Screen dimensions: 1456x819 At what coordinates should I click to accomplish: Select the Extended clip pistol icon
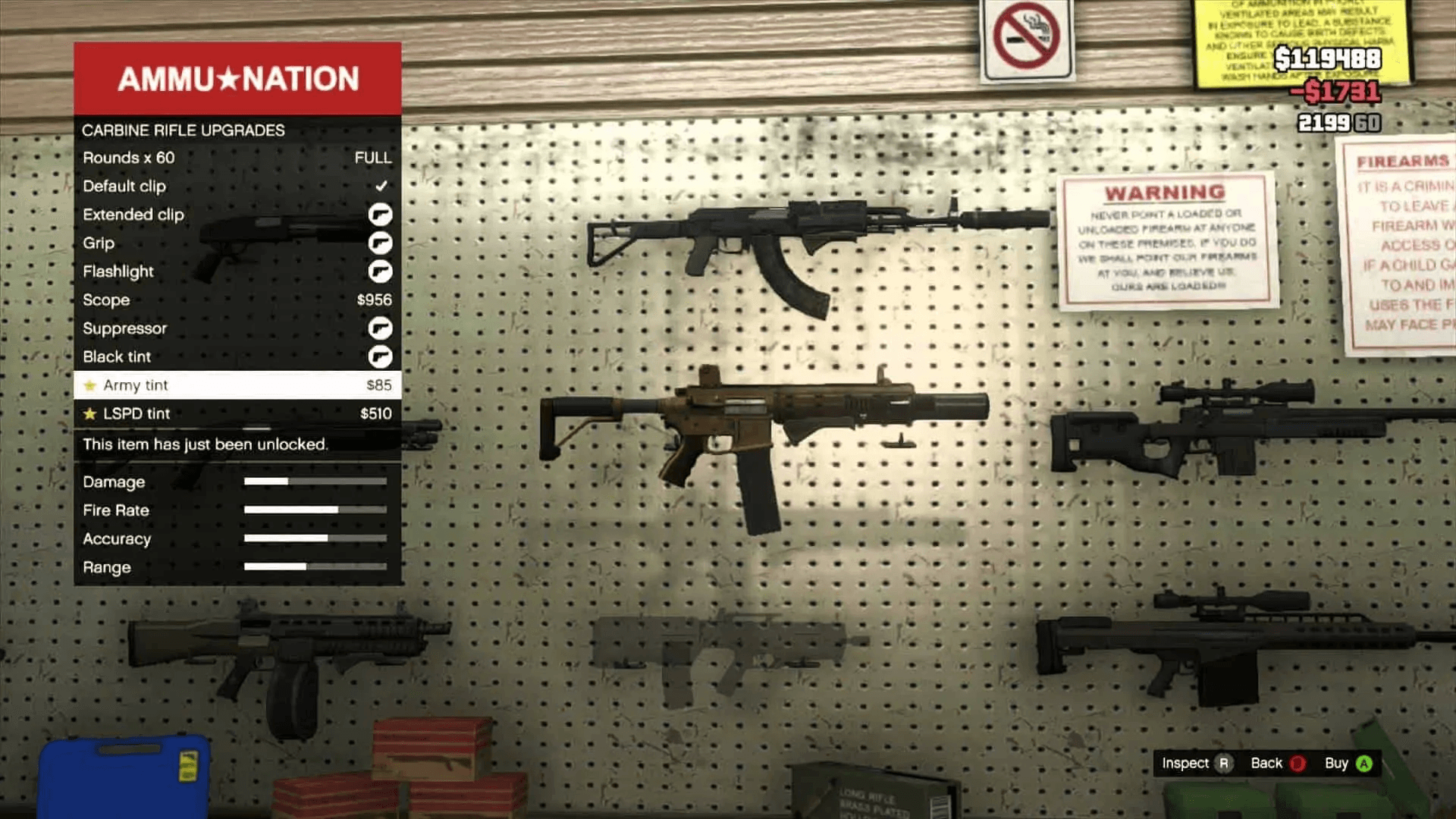click(x=381, y=215)
